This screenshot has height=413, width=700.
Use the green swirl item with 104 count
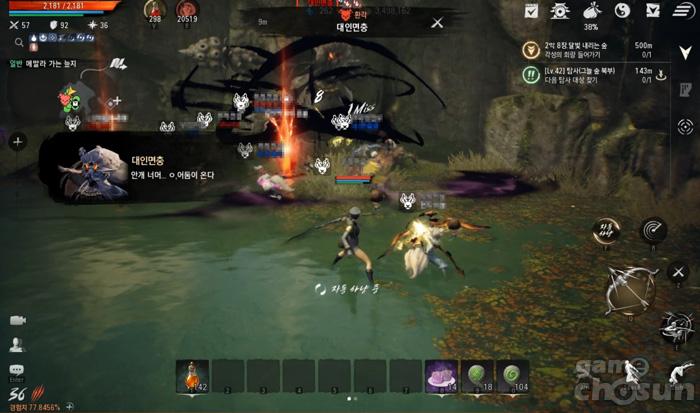(513, 375)
